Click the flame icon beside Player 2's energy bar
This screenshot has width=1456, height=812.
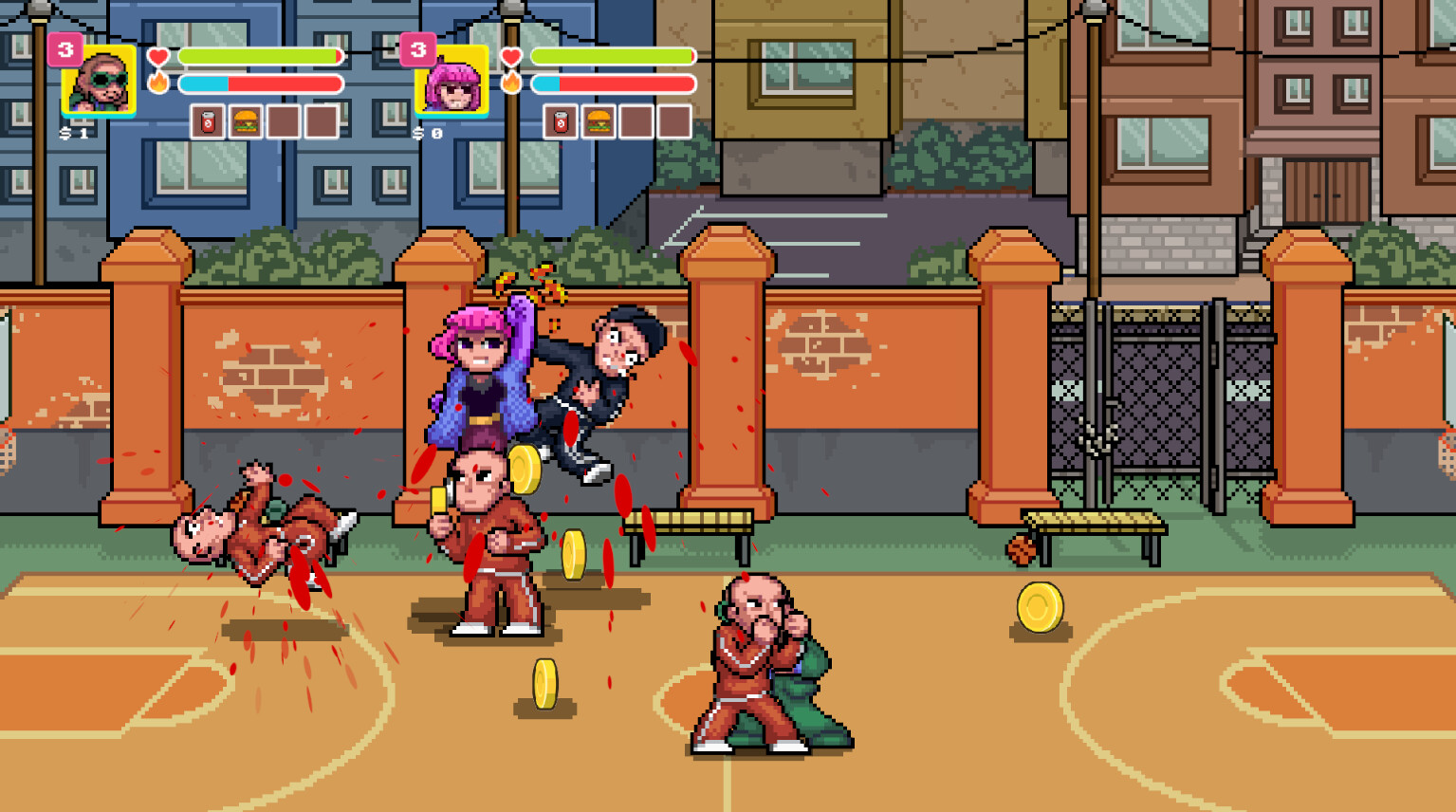tap(510, 83)
